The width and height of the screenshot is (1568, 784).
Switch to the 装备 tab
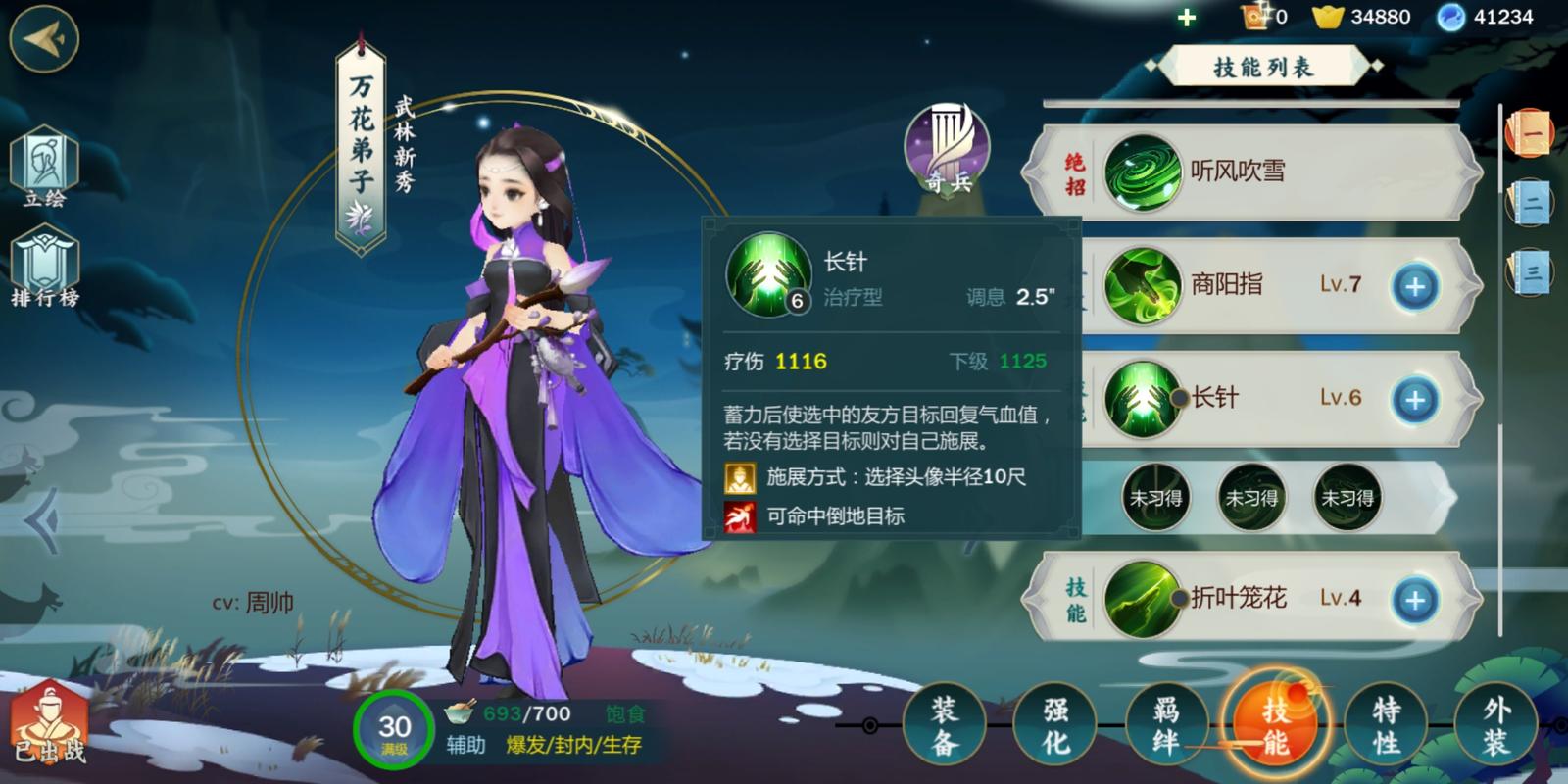948,725
